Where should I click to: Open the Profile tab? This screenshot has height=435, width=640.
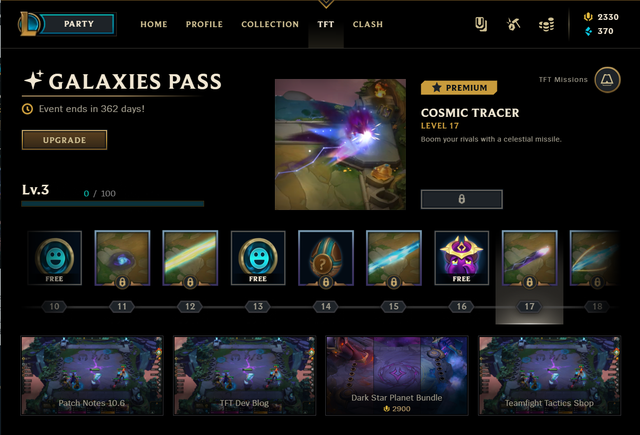[x=204, y=24]
